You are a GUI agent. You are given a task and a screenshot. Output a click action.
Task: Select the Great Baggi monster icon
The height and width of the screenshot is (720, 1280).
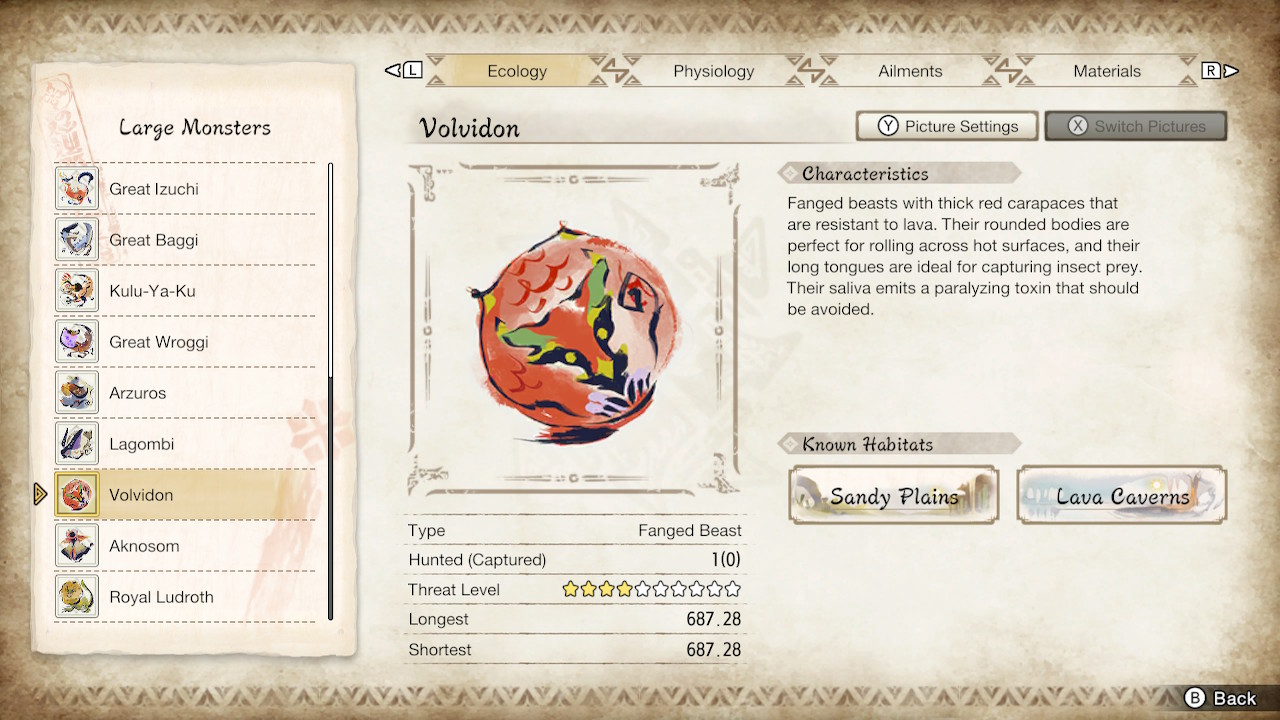click(76, 239)
